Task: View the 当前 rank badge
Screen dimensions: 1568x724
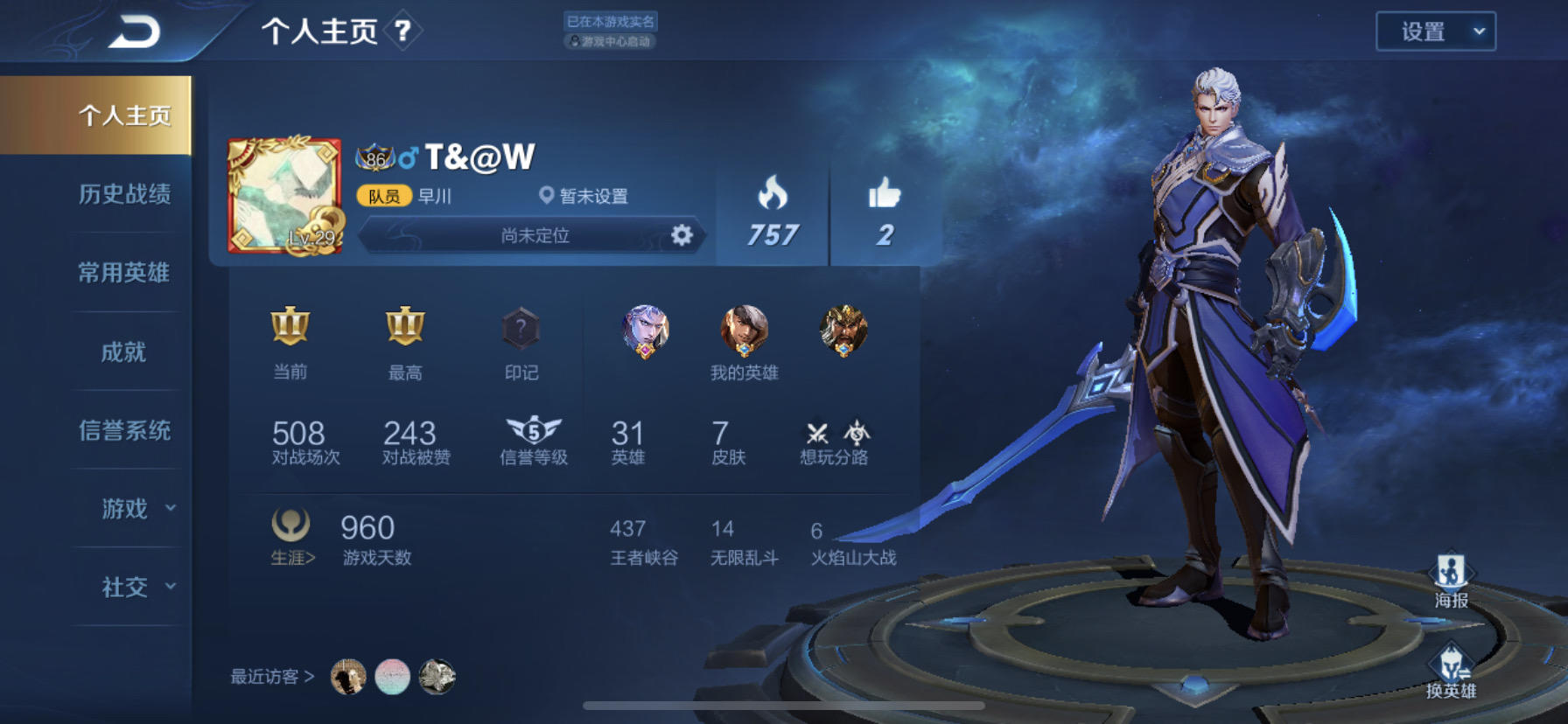Action: (290, 326)
